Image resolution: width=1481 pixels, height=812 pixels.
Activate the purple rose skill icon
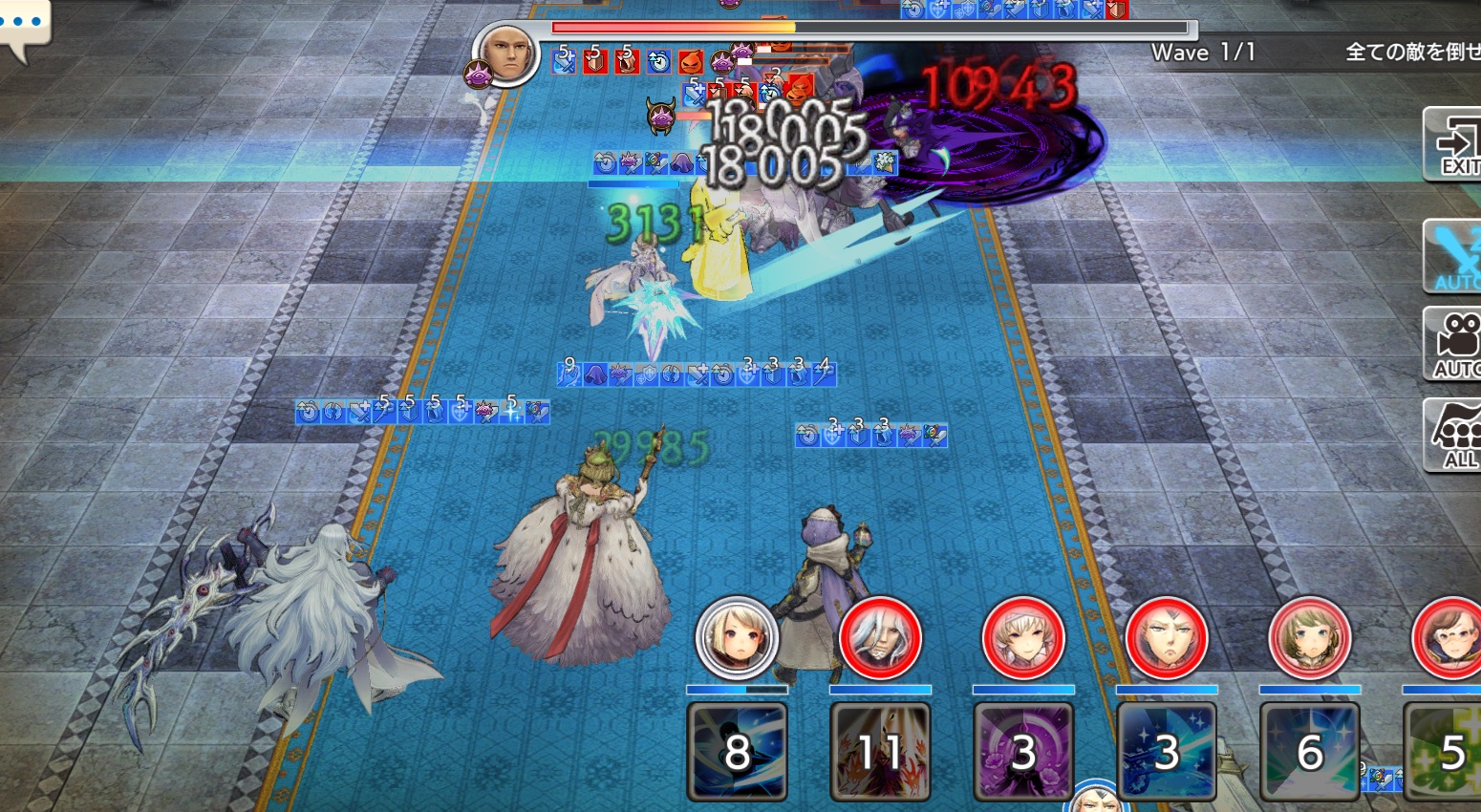[x=1023, y=751]
